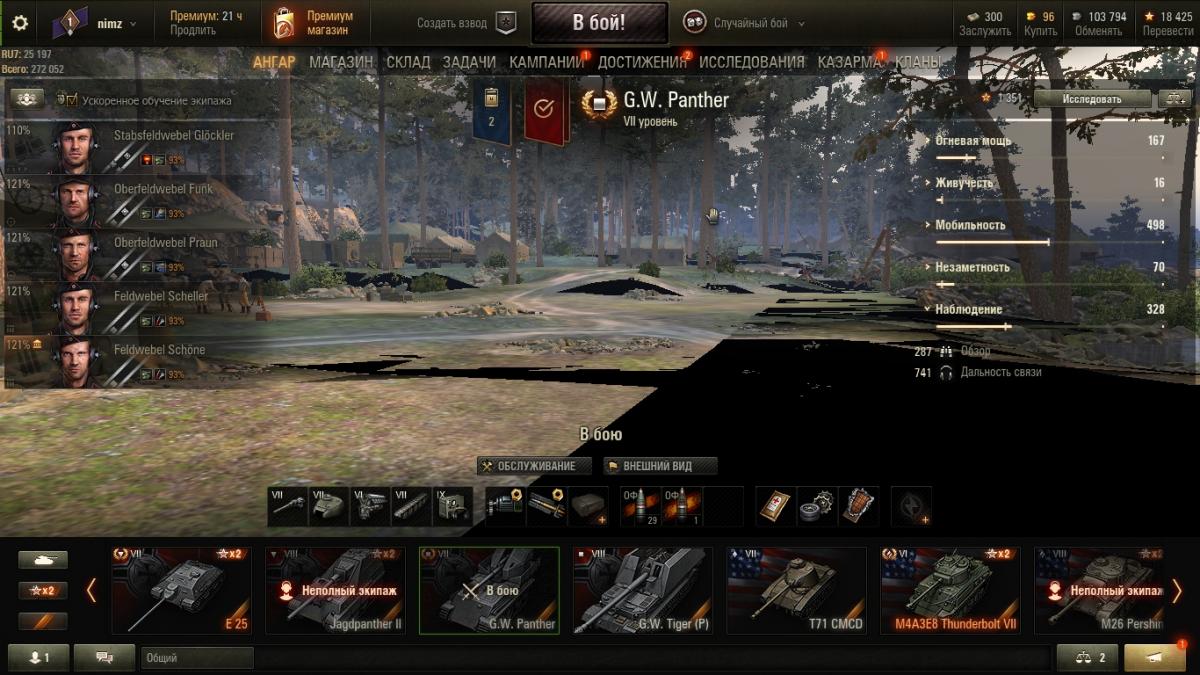Viewport: 1200px width, 675px height.
Task: Open the КАЗАРМА tab
Action: 849,62
